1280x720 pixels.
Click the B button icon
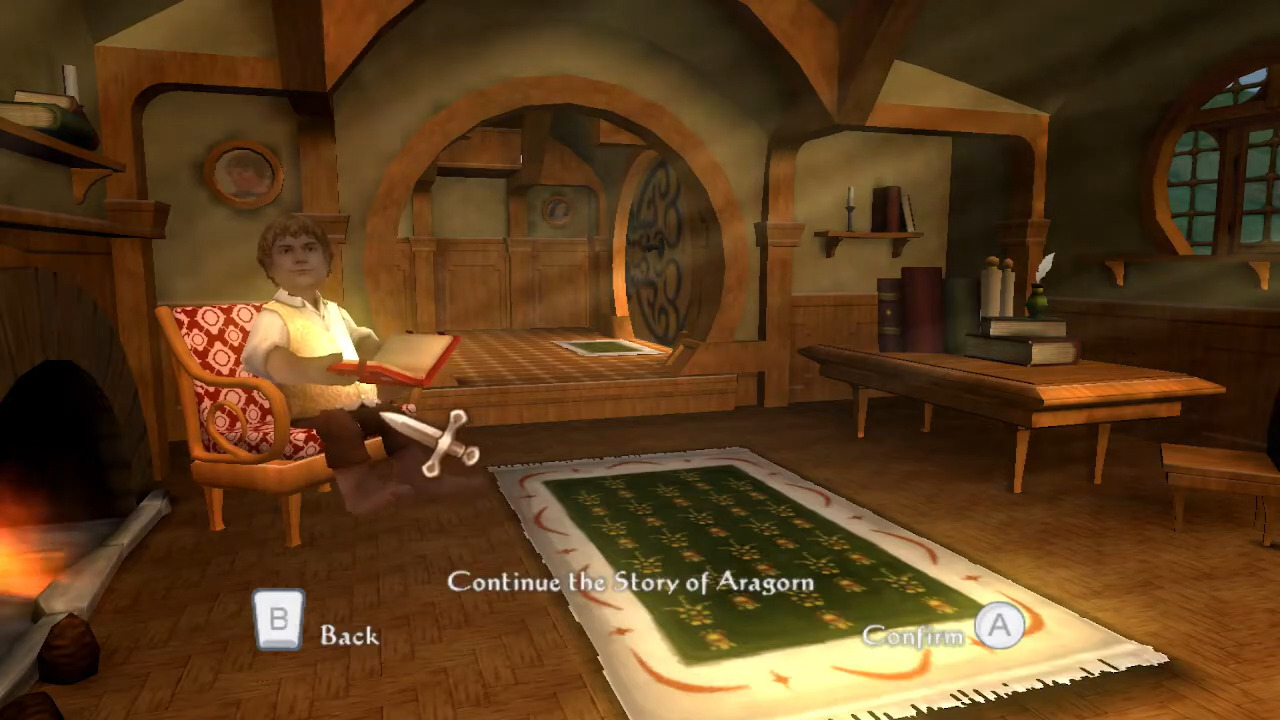(279, 620)
